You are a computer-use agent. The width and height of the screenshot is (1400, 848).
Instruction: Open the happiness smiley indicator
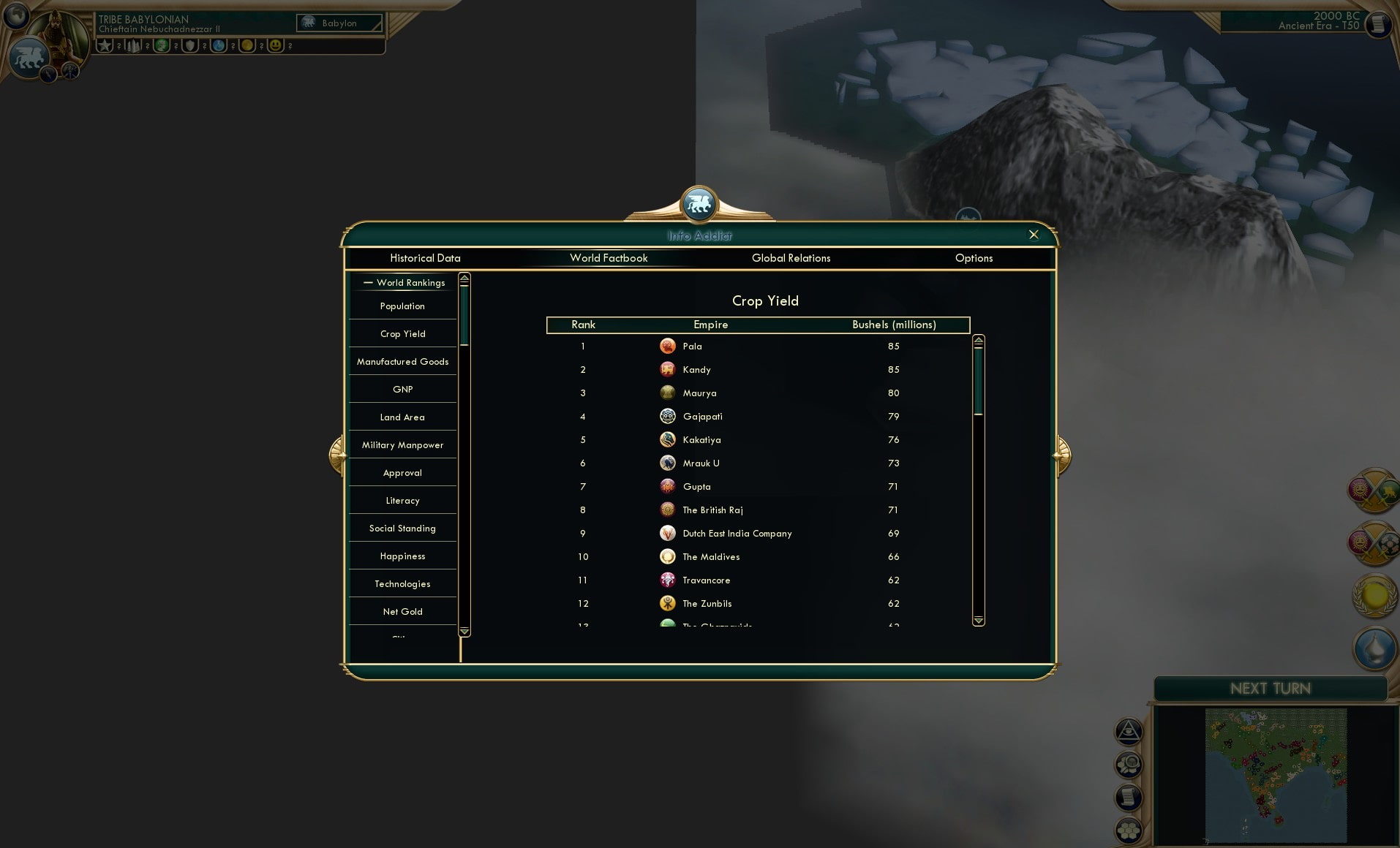click(275, 46)
